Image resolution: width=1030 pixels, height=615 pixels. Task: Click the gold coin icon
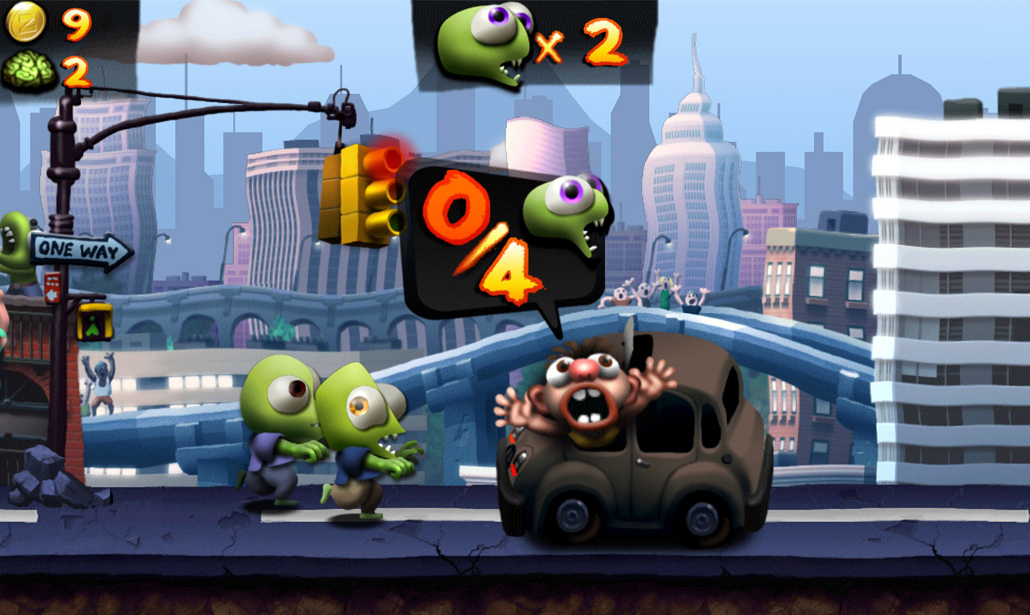click(27, 22)
